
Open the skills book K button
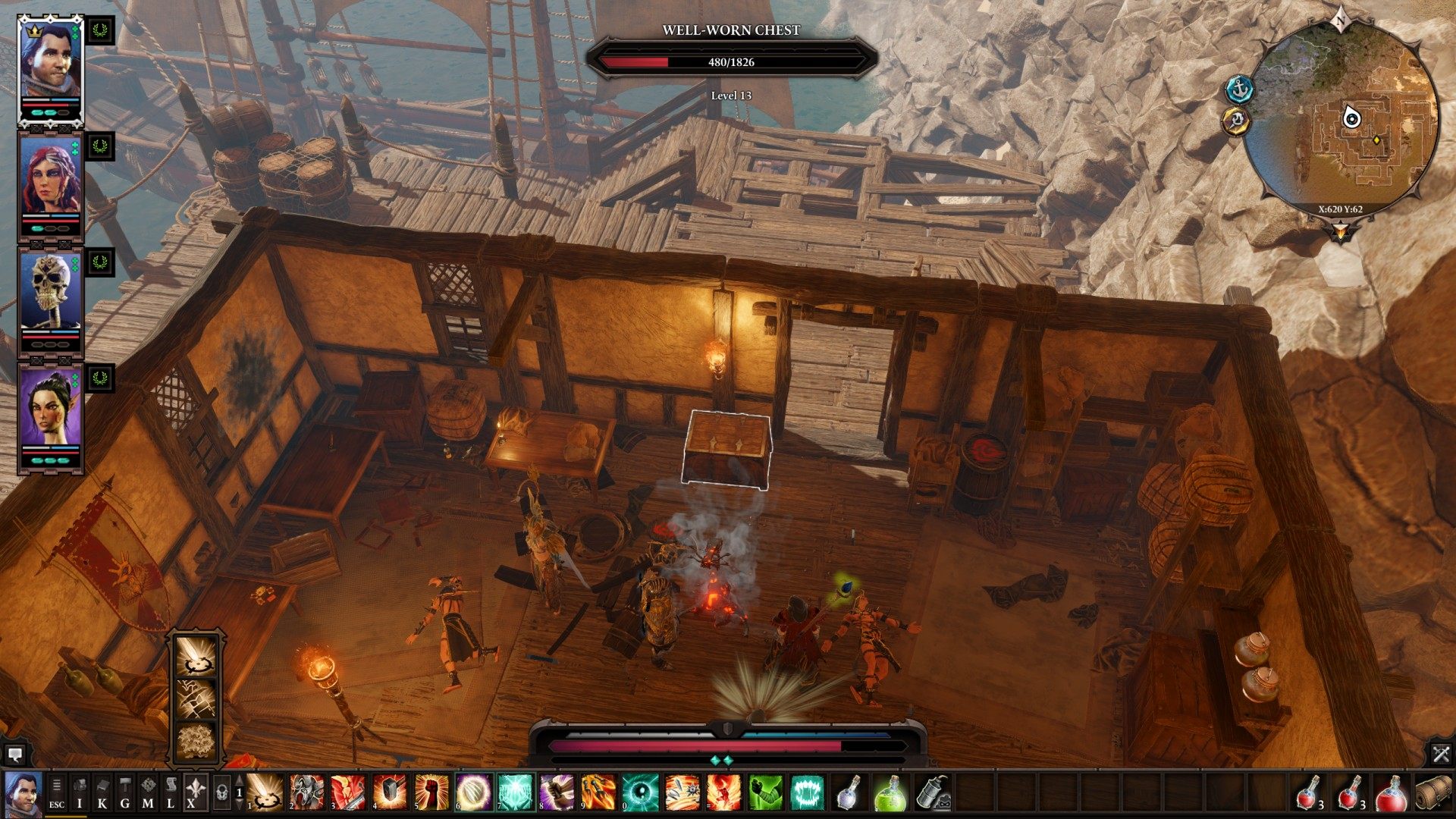click(102, 793)
